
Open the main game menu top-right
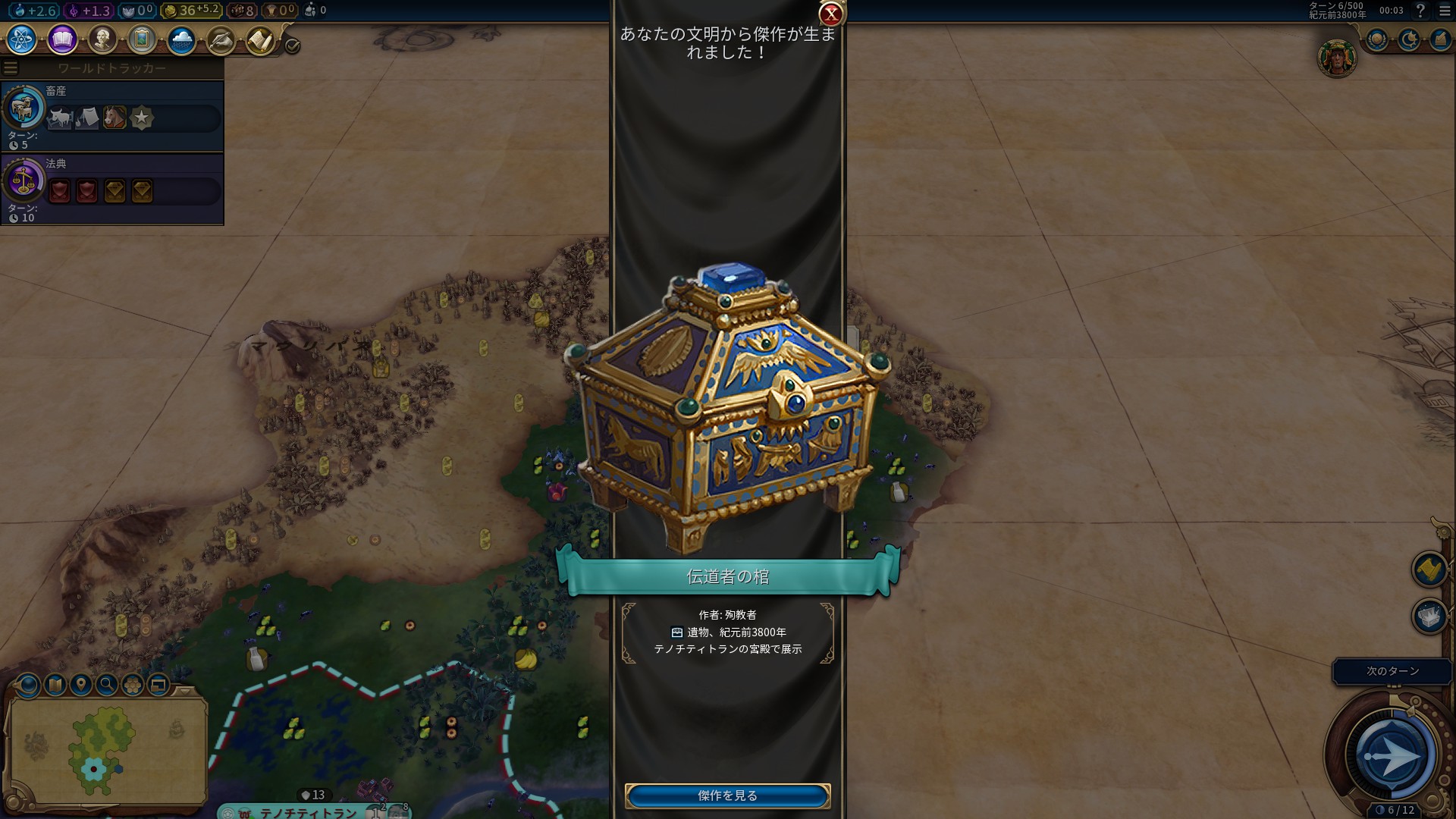point(1444,11)
